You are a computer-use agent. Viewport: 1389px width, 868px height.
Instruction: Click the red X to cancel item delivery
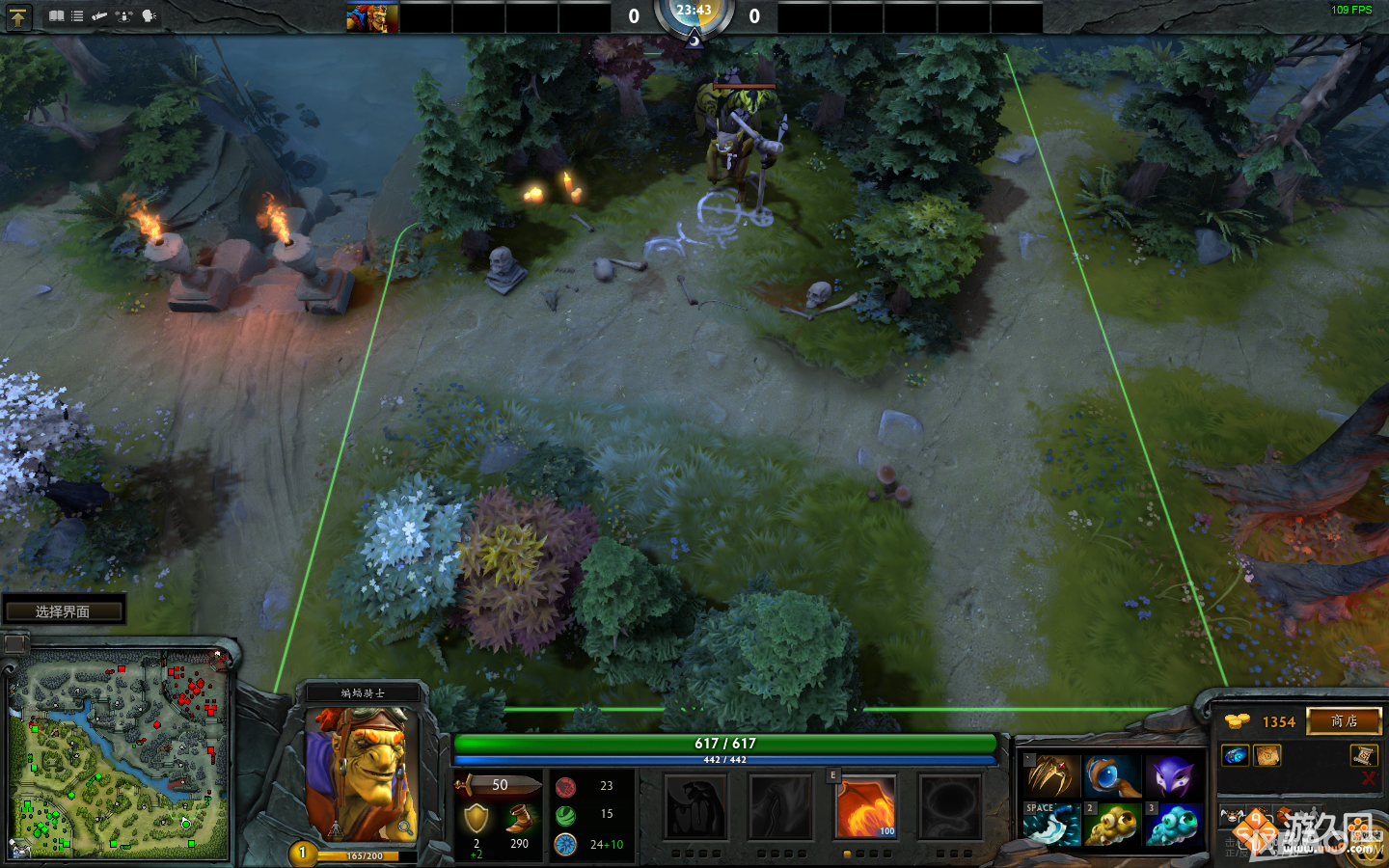(x=1367, y=779)
